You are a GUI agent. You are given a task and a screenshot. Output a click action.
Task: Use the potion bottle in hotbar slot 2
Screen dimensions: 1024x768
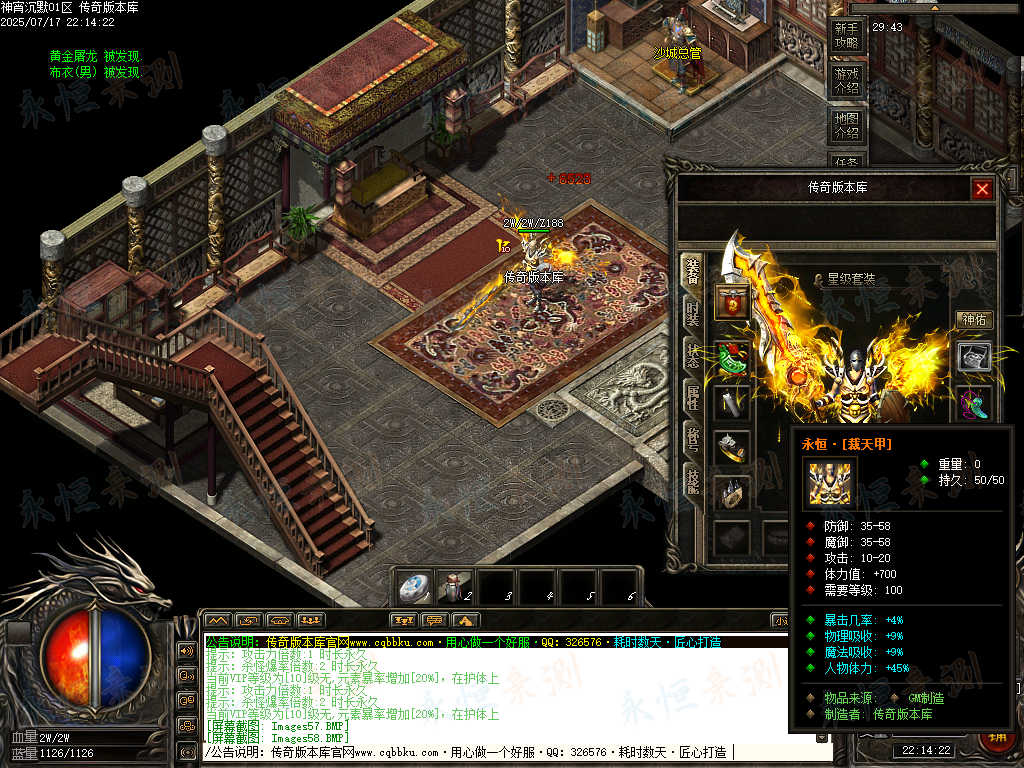coord(456,588)
